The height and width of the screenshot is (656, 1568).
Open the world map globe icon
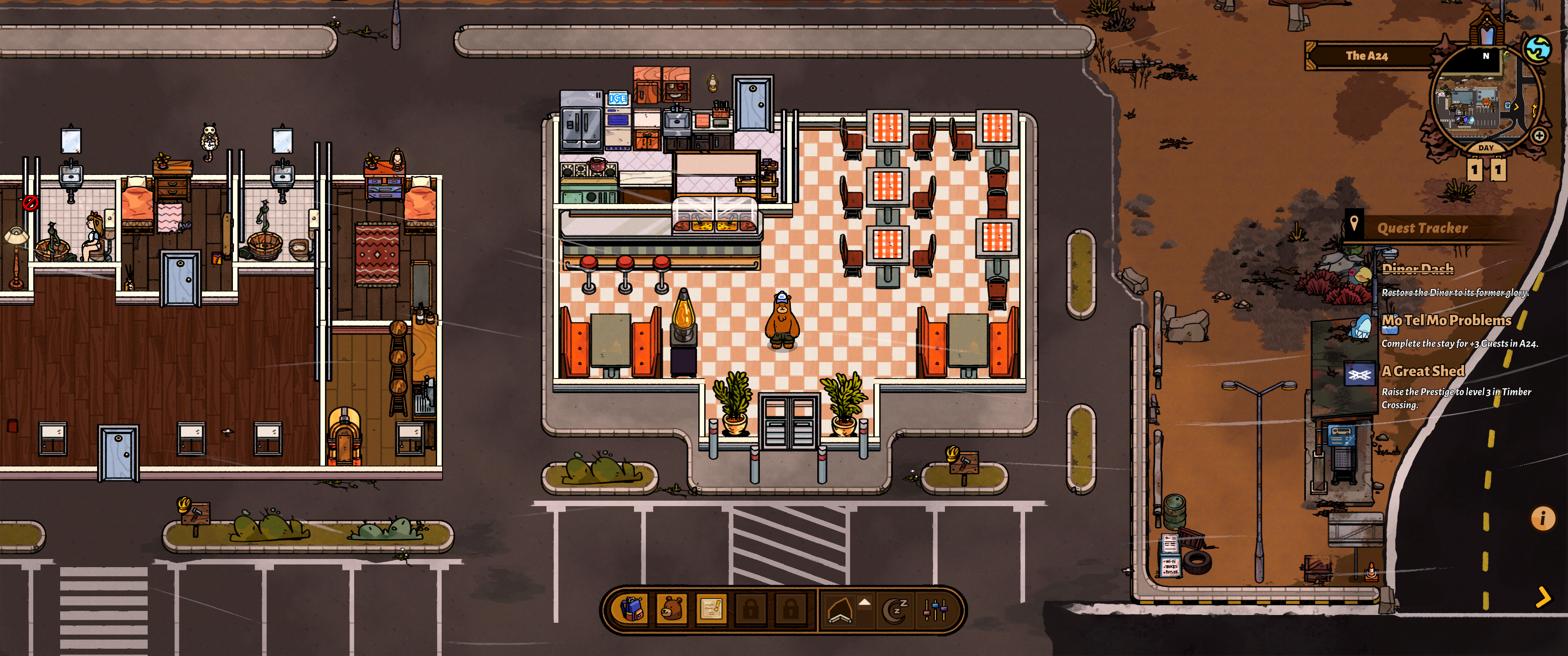click(1537, 49)
